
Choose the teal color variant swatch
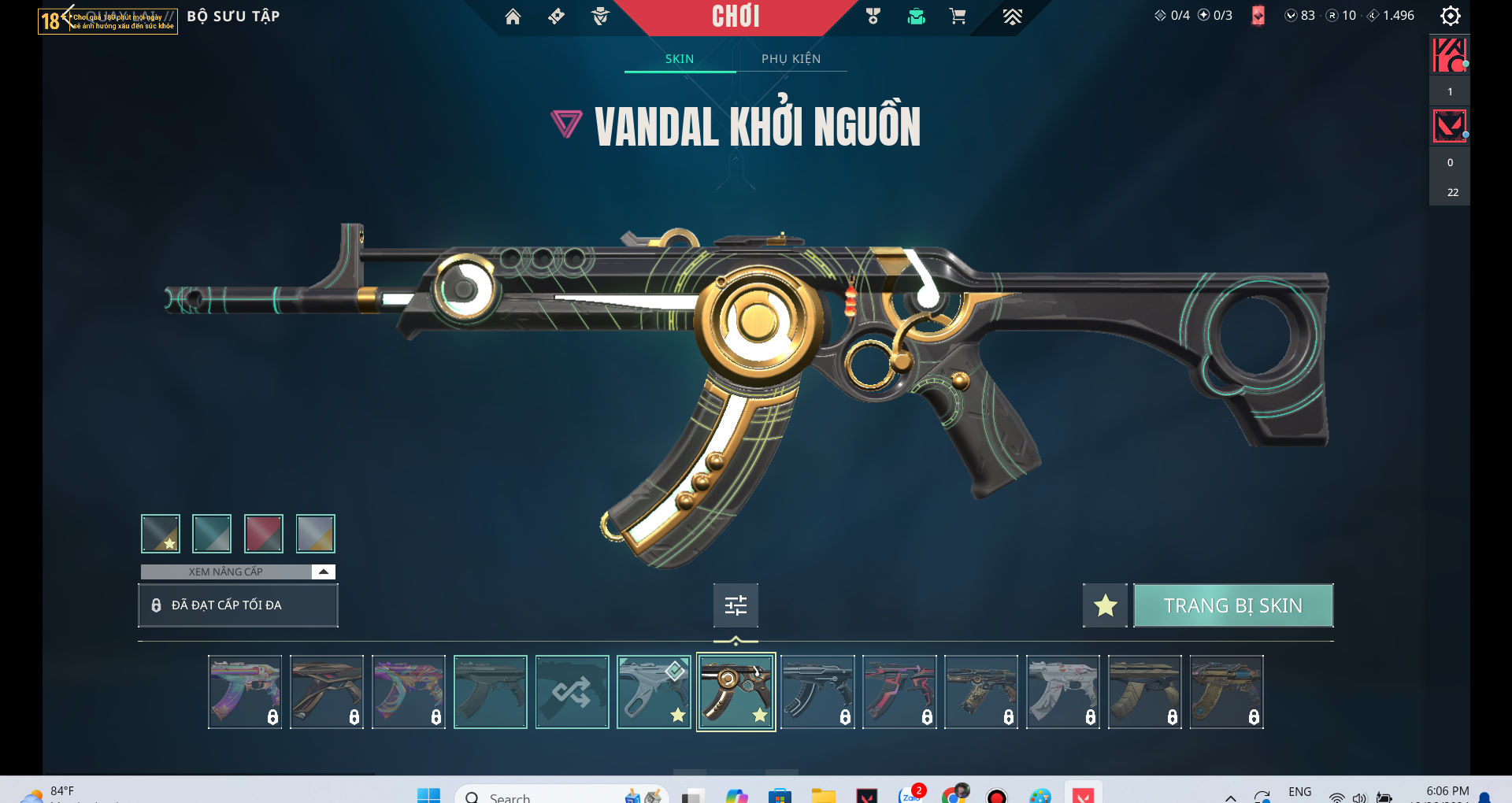click(212, 534)
